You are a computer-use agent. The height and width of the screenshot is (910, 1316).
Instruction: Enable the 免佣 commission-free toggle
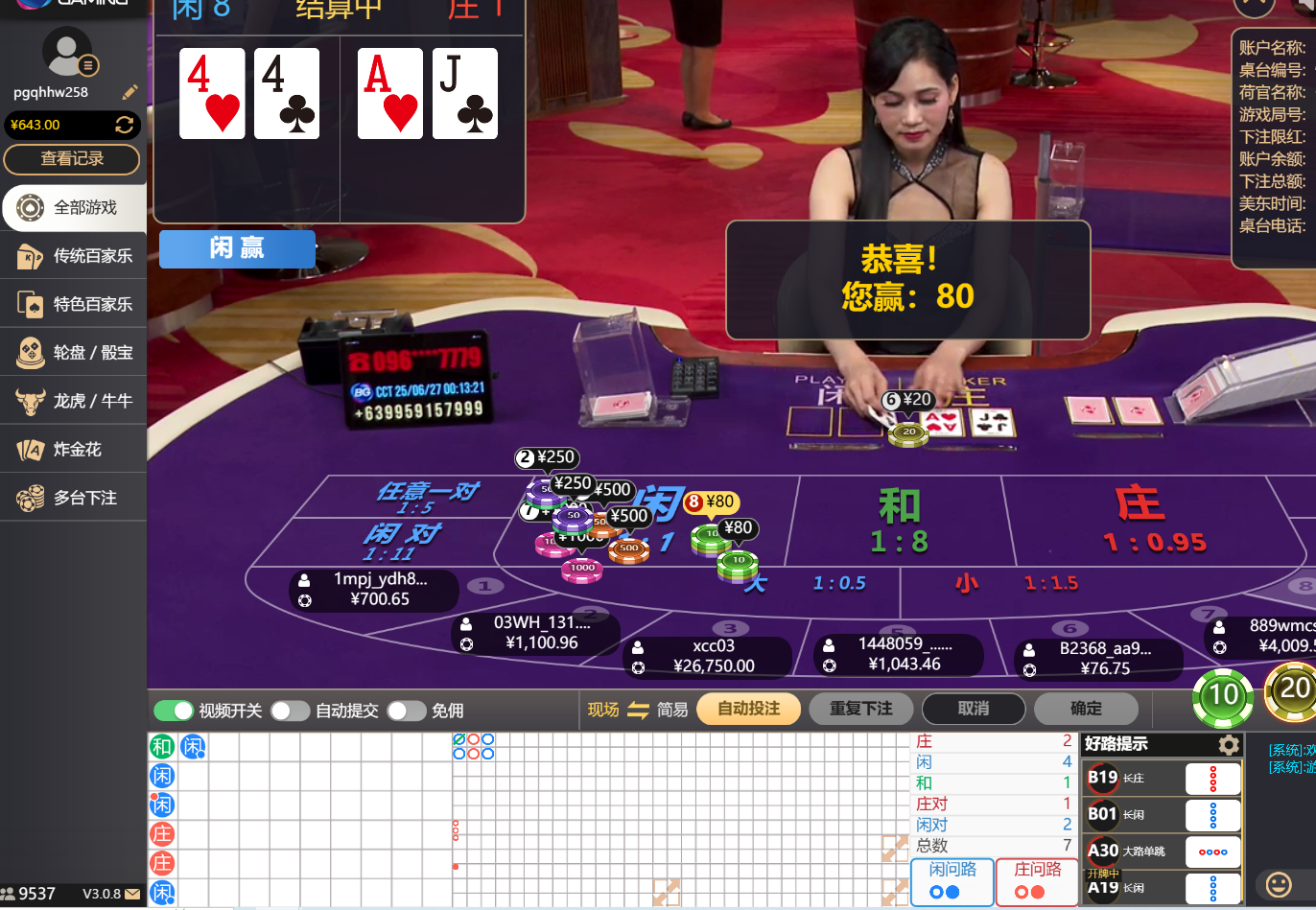[x=406, y=711]
